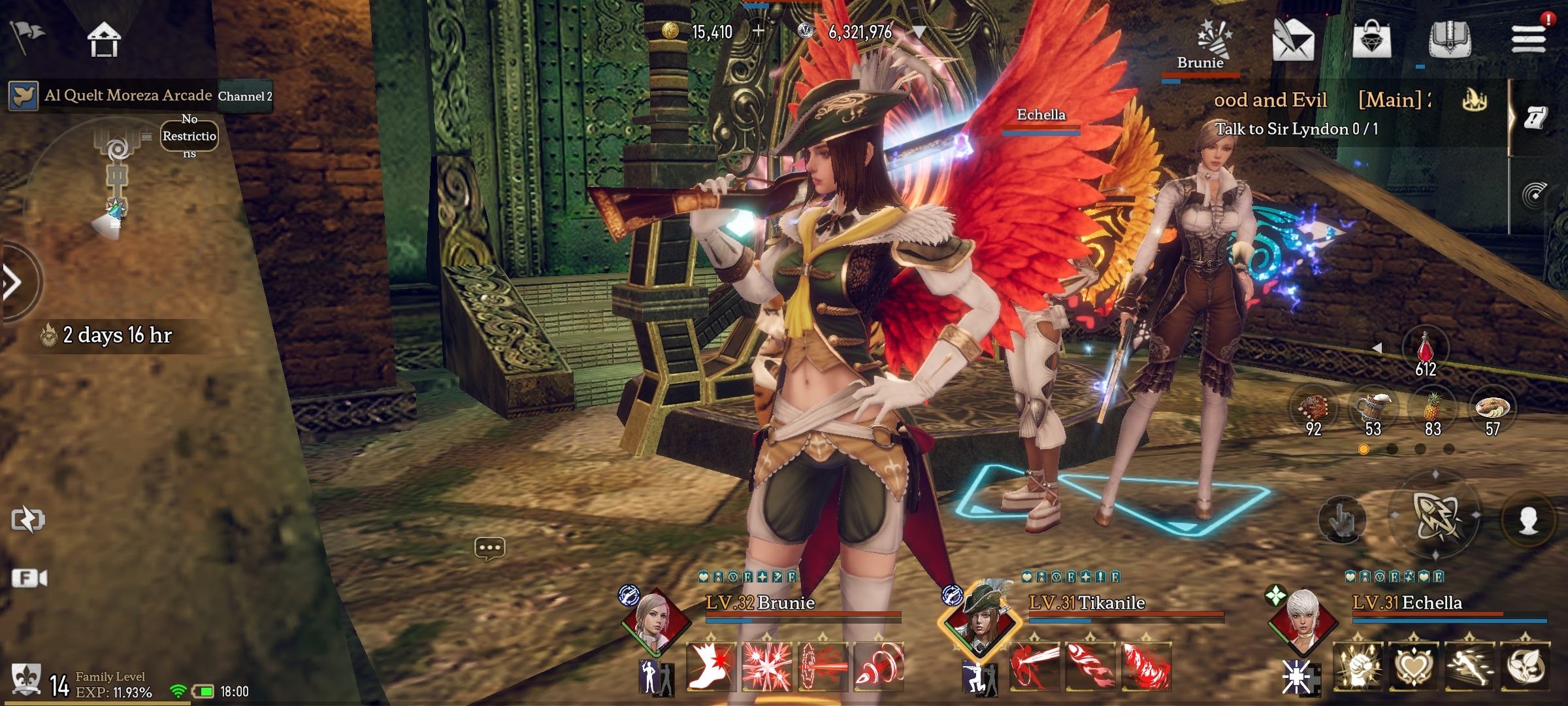The width and height of the screenshot is (1568, 706).
Task: Open the treasure chest inventory icon
Action: coord(1449,39)
